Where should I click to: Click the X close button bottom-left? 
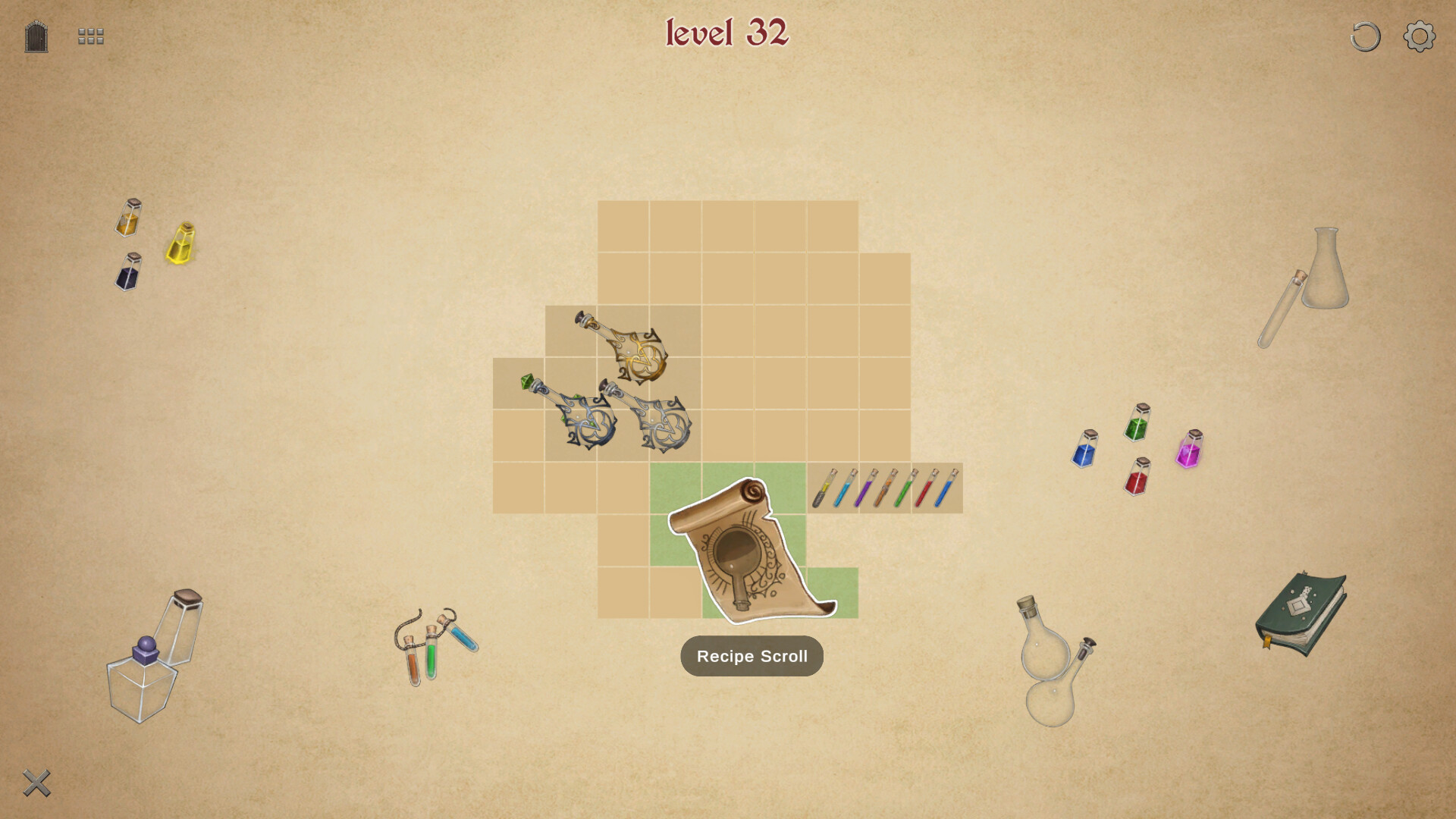coord(36,783)
